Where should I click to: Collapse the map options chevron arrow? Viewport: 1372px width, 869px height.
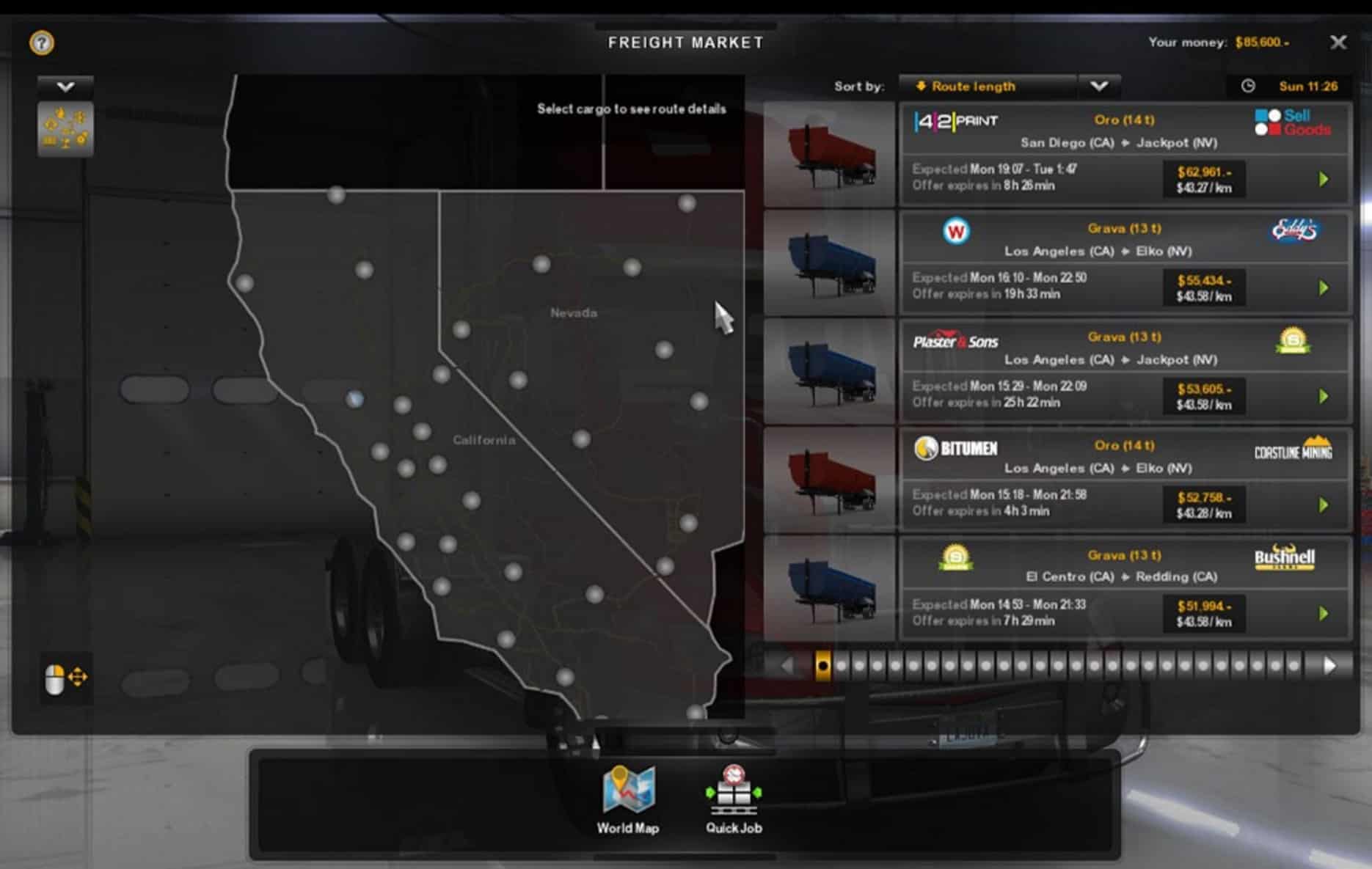tap(65, 87)
